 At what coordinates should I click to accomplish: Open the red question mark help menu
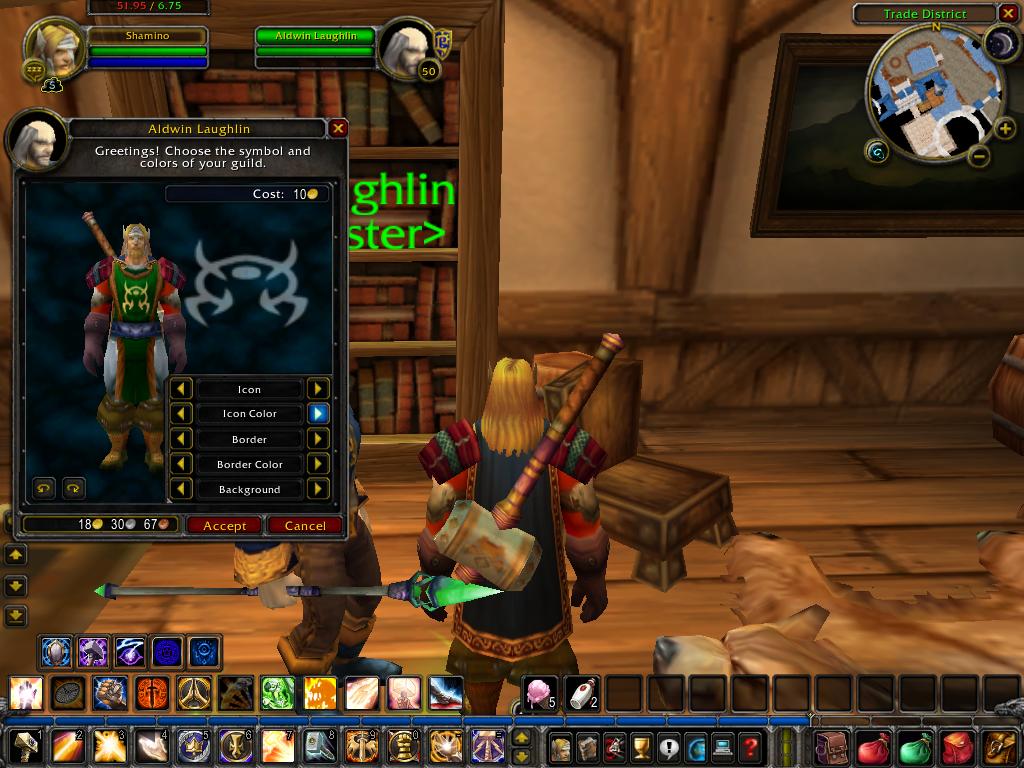(x=750, y=747)
